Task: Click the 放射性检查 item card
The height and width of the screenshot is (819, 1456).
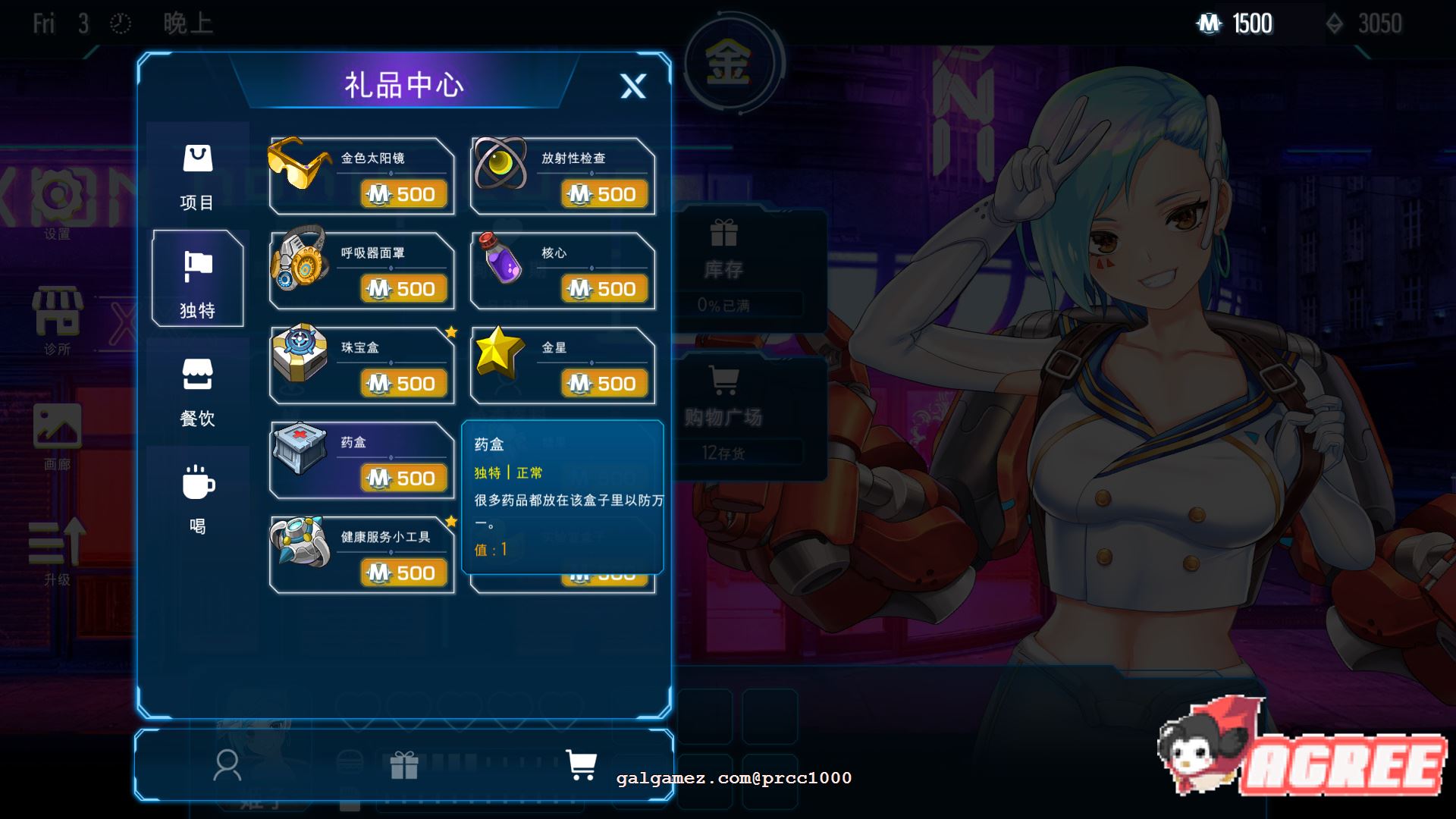Action: pyautogui.click(x=563, y=176)
